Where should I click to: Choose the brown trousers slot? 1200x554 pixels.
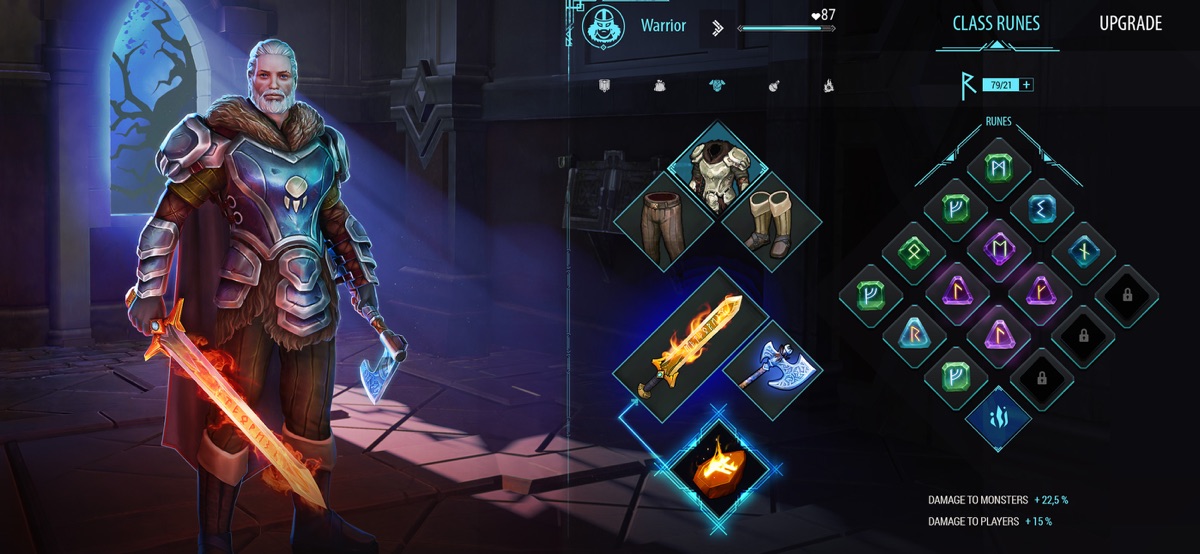661,222
